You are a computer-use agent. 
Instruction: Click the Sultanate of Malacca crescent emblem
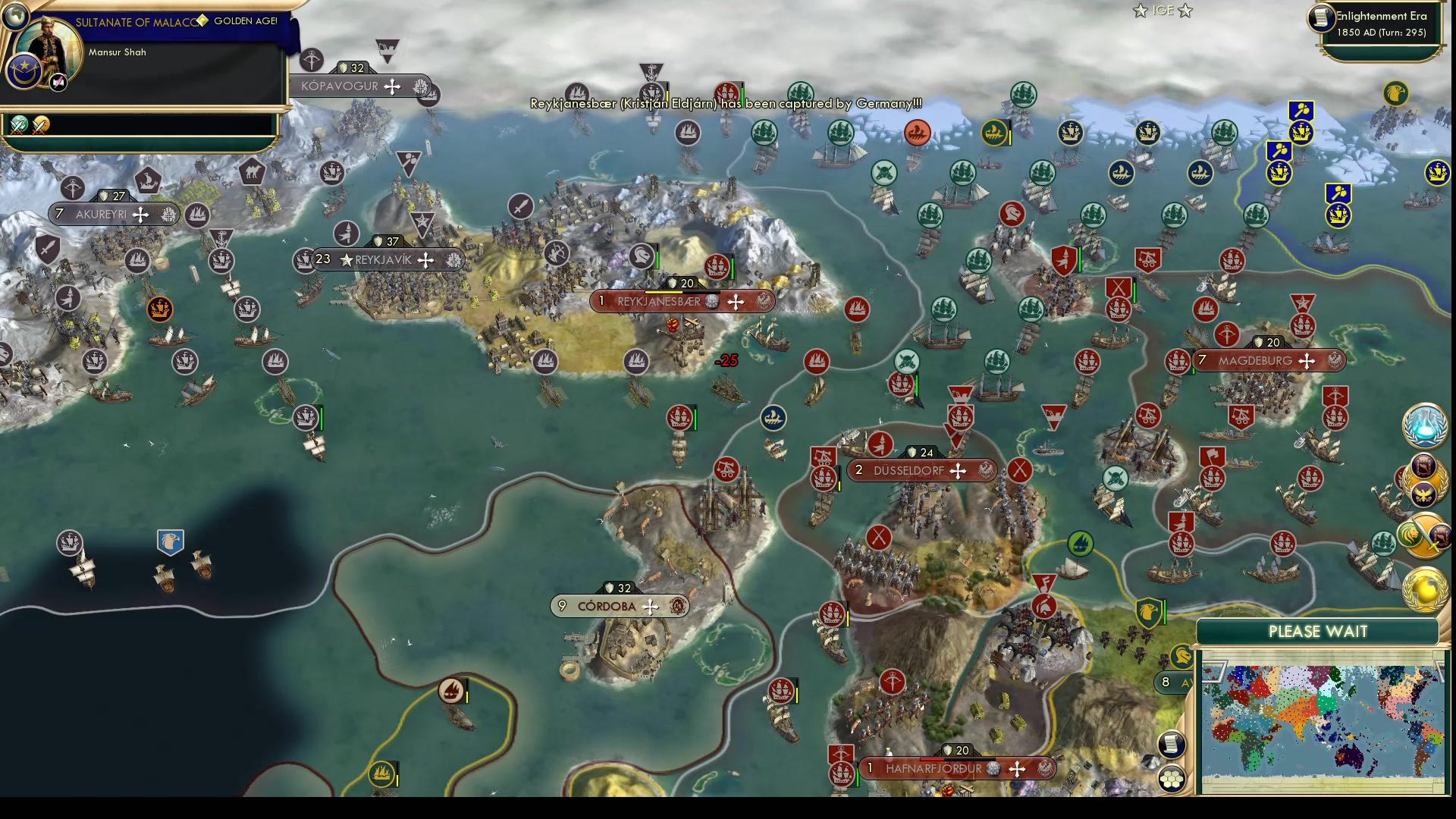tap(24, 71)
